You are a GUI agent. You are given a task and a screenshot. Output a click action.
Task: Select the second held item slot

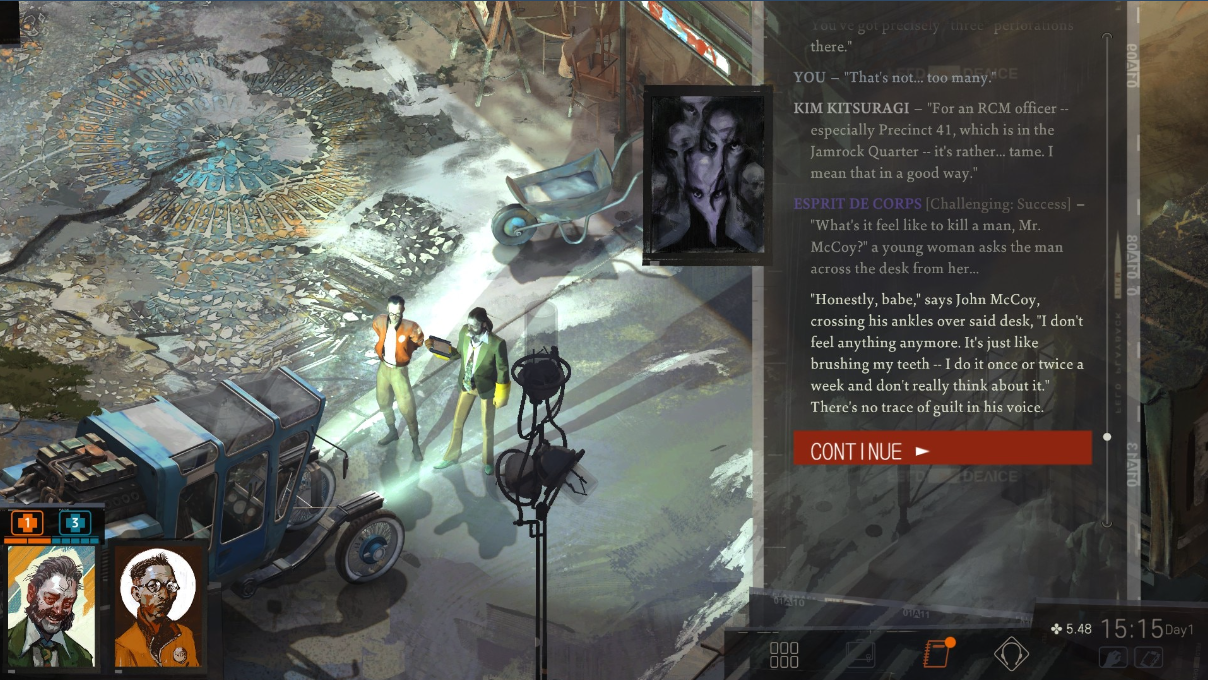pyautogui.click(x=1148, y=658)
